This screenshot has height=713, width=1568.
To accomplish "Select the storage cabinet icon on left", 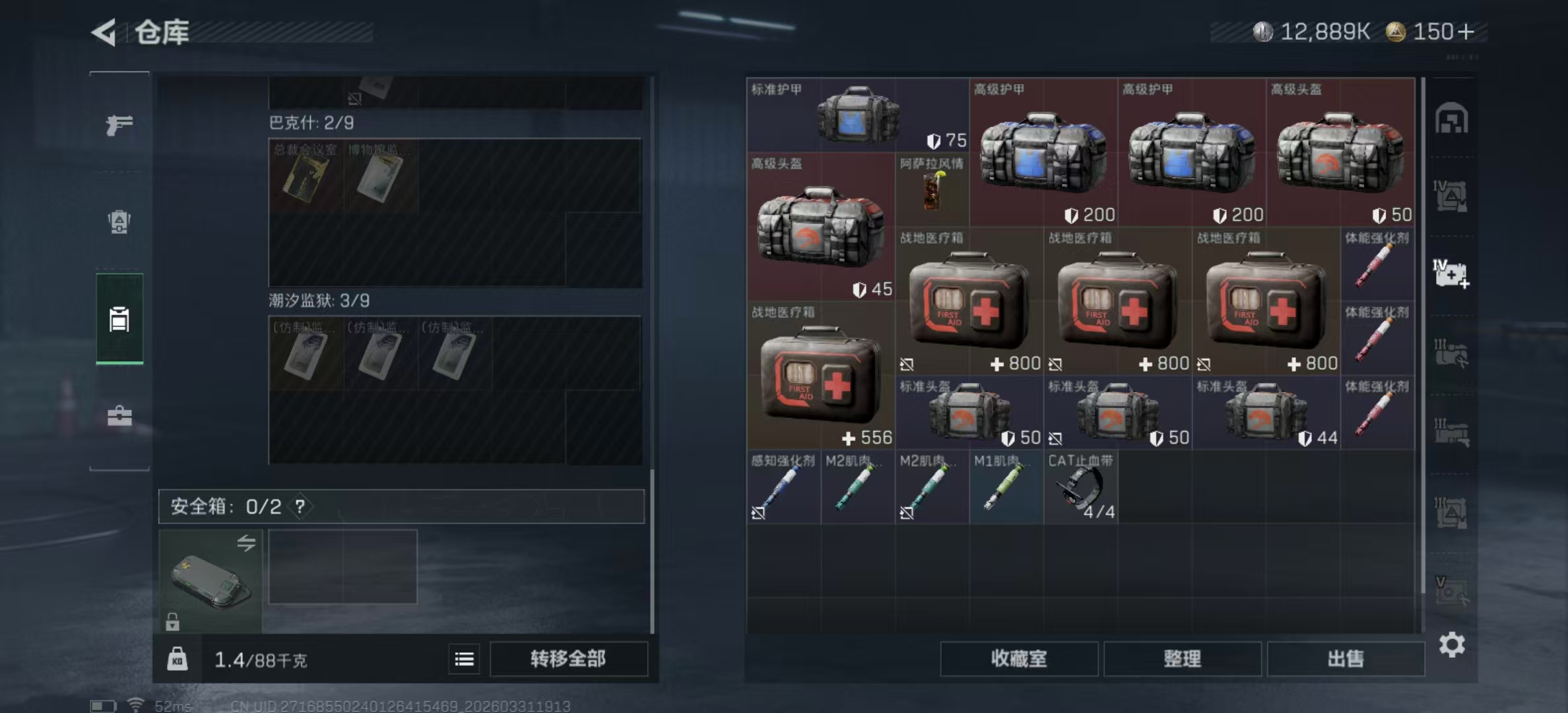I will [x=119, y=319].
